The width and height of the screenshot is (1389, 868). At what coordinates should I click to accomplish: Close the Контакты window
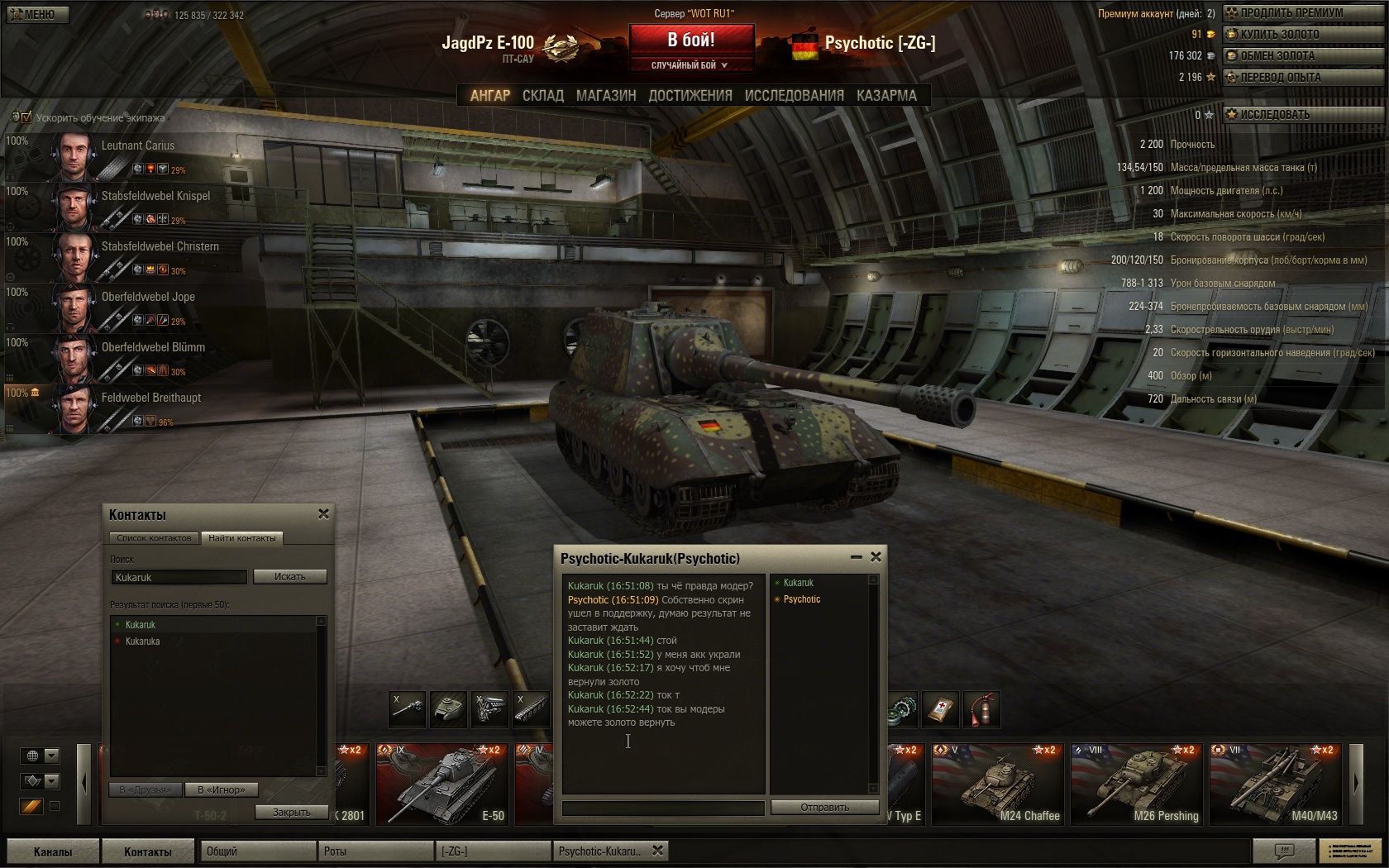(x=323, y=514)
